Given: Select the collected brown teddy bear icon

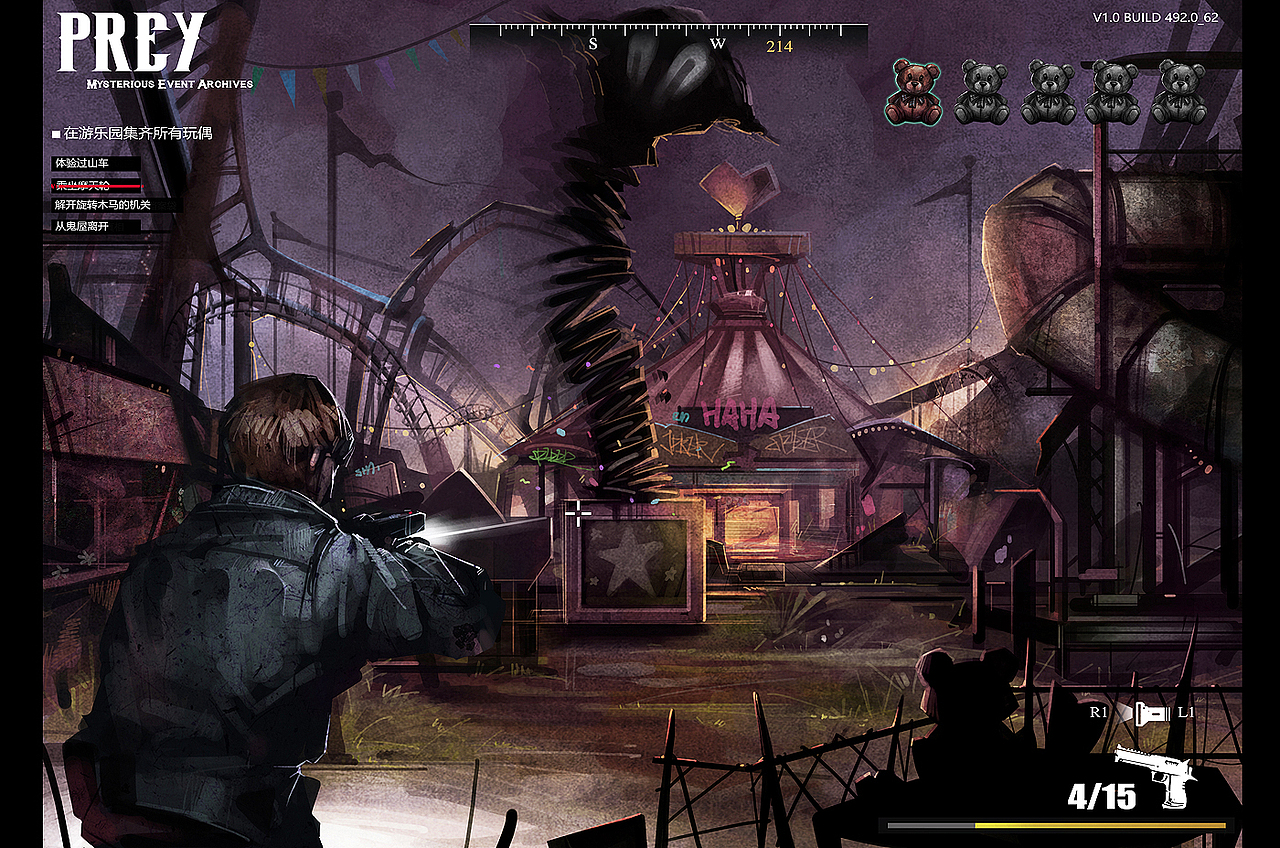Looking at the screenshot, I should [x=913, y=92].
